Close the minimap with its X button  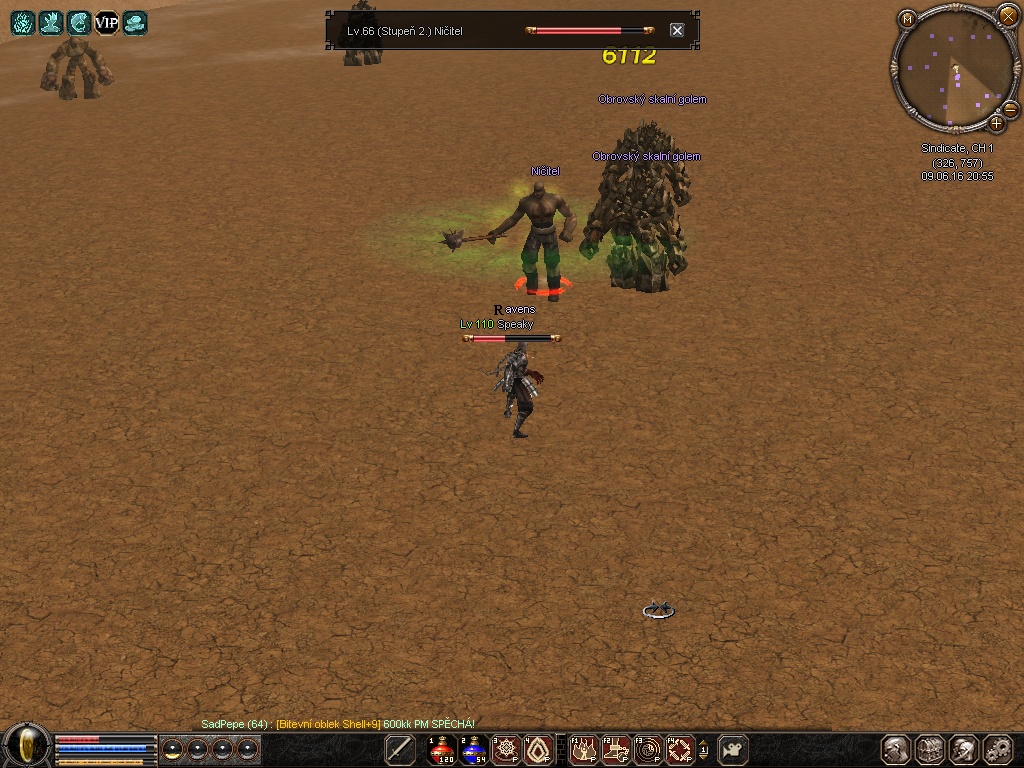click(1007, 15)
